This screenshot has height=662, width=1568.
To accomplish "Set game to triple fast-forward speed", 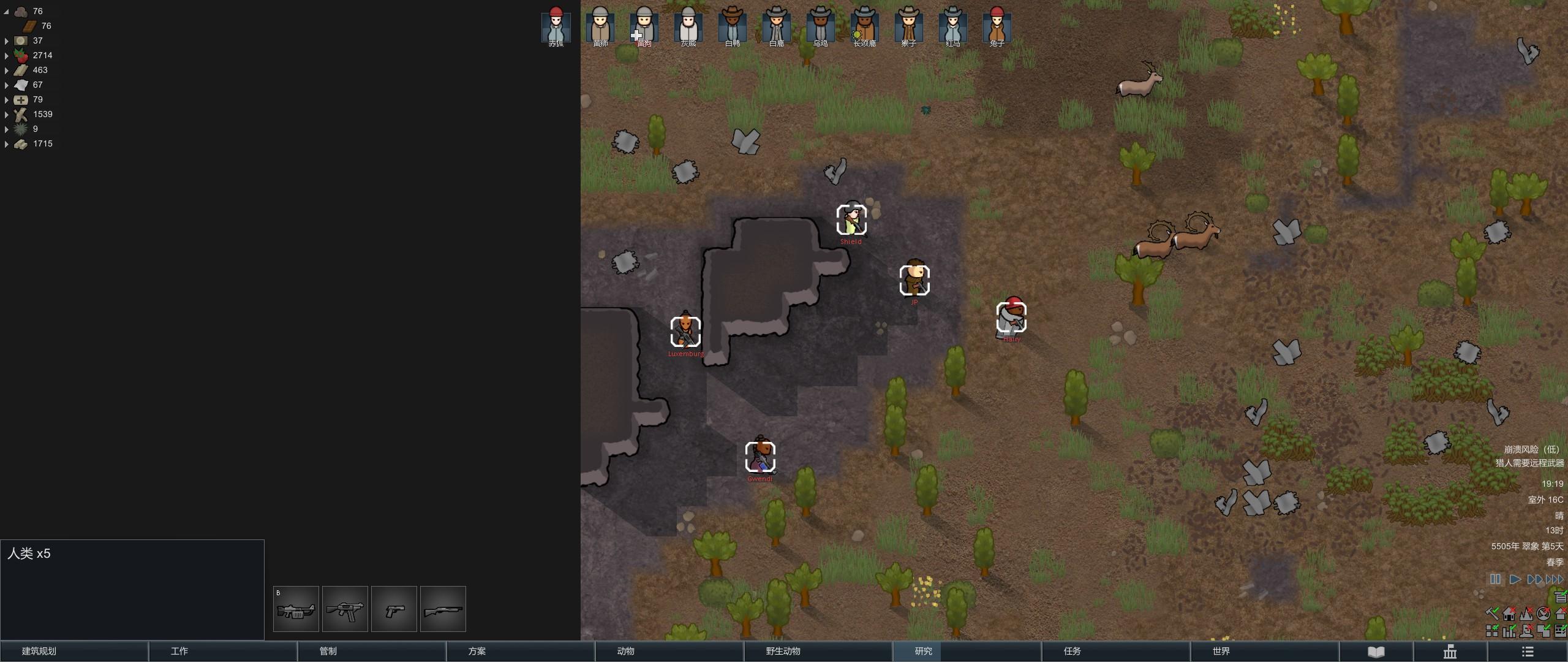I will coord(1555,579).
